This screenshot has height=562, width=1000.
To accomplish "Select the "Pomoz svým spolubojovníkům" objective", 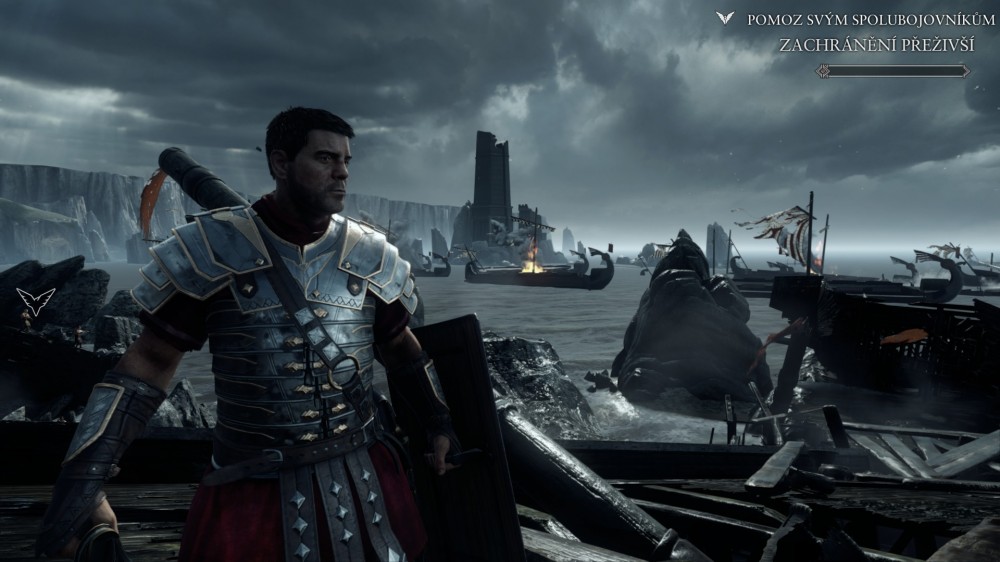I will (x=864, y=19).
